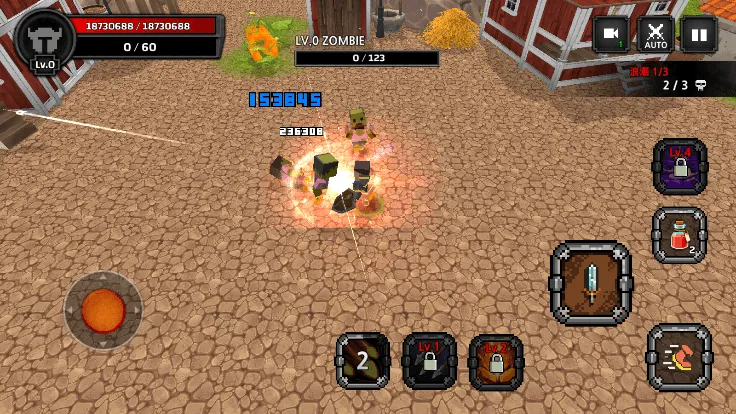
Task: Switch the camera view
Action: pos(610,35)
